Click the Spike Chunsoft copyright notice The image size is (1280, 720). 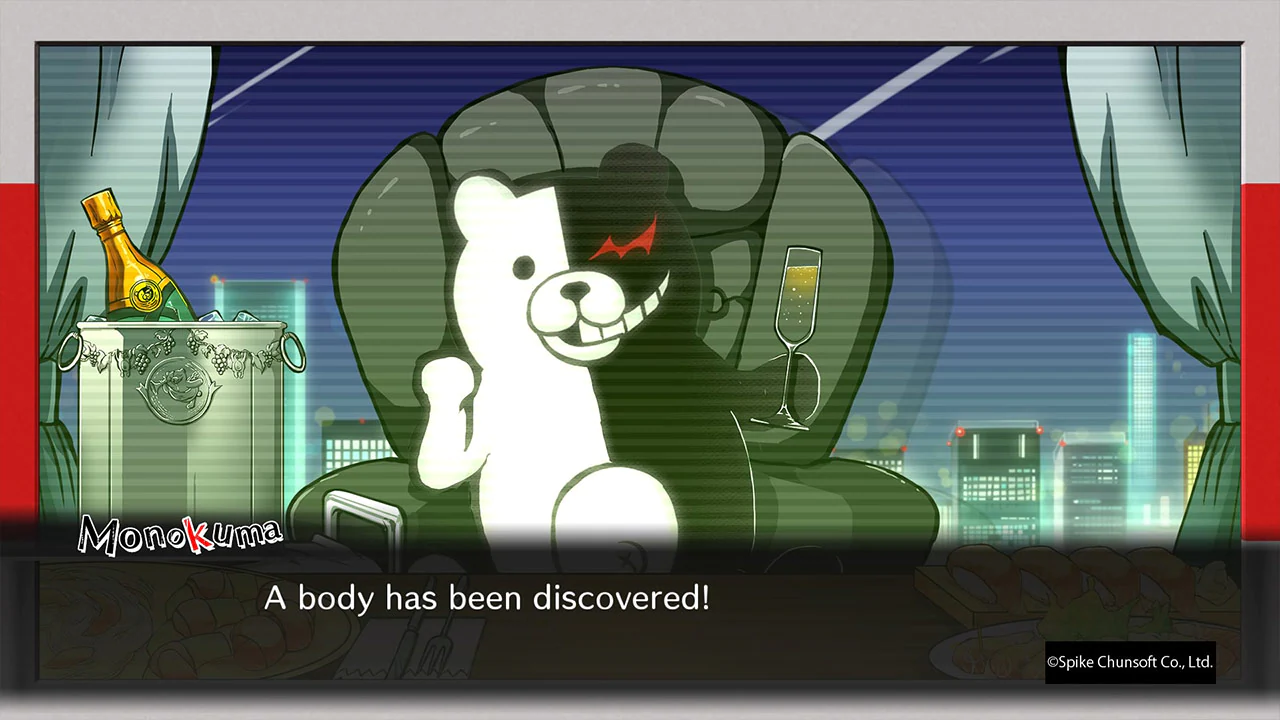pos(1131,663)
